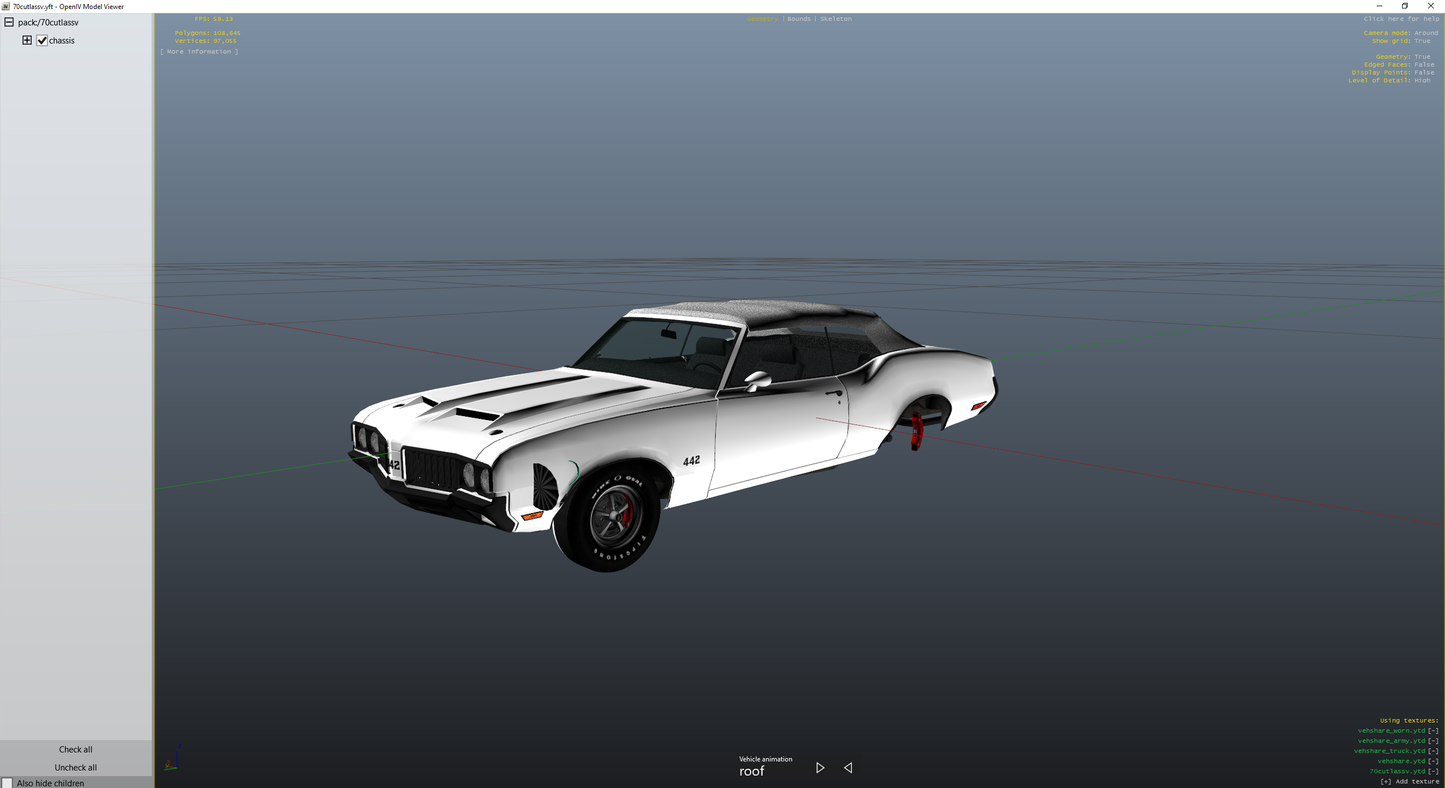Remove the 70cutlassv.ytd texture
The width and height of the screenshot is (1445, 788).
1433,771
